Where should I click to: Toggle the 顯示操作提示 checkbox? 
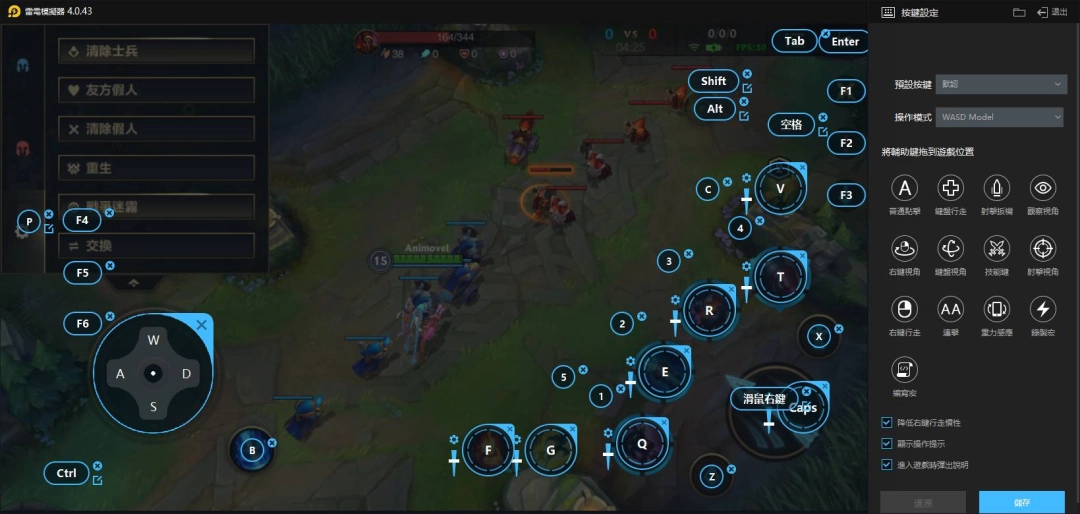pyautogui.click(x=887, y=443)
